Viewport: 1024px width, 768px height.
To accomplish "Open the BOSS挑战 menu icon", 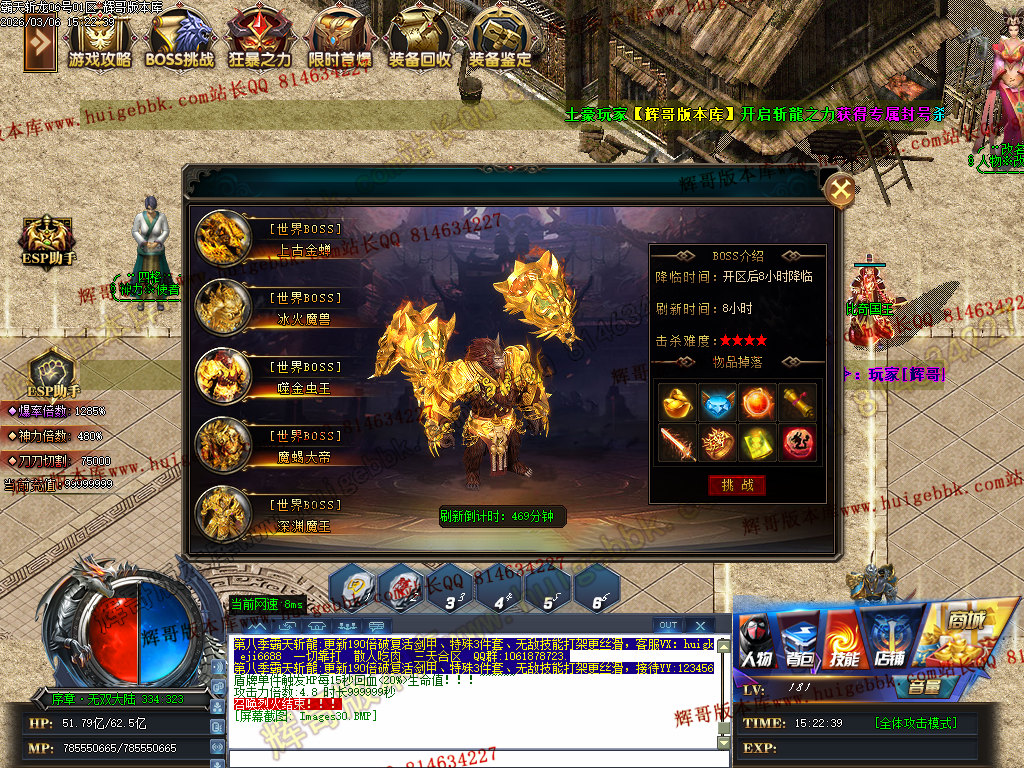I will pyautogui.click(x=180, y=40).
